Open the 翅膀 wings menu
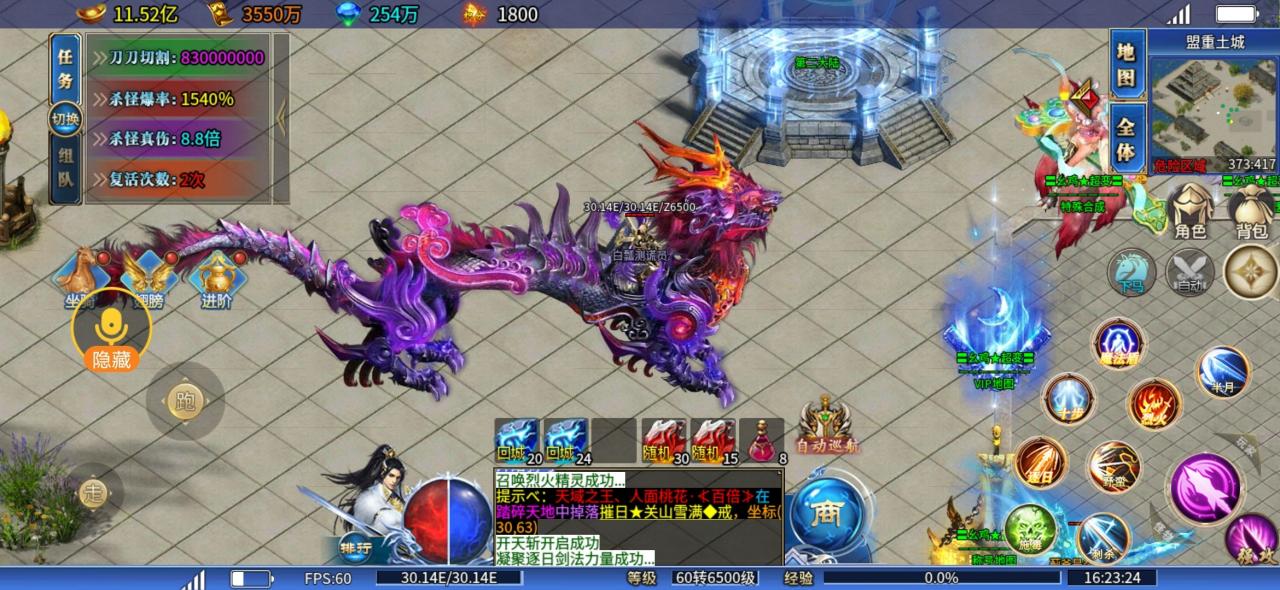Viewport: 1280px width, 590px height. [x=147, y=277]
